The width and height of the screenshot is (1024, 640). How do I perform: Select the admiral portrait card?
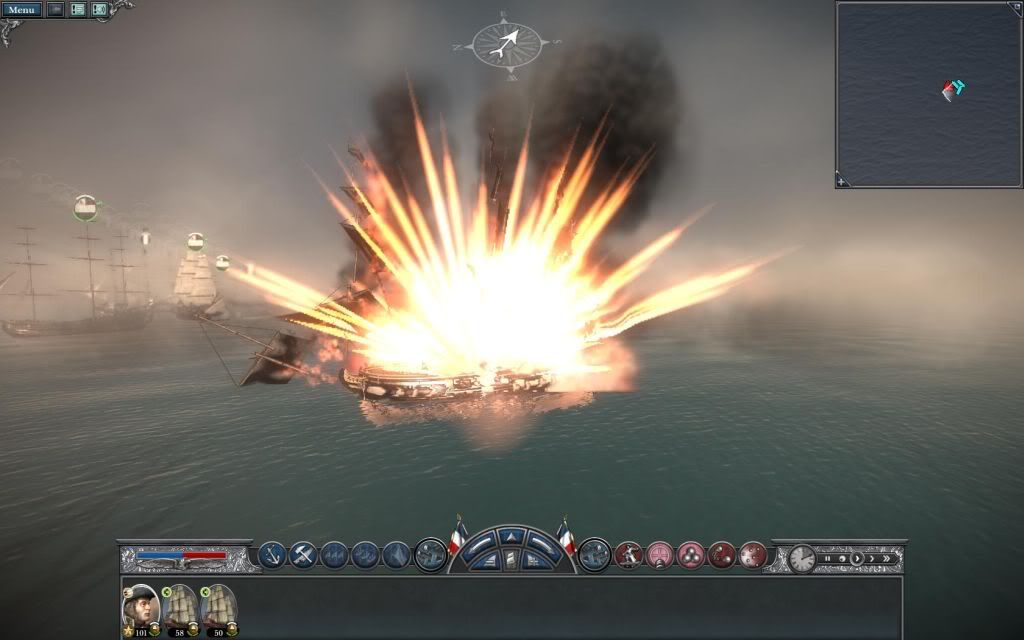coord(140,606)
